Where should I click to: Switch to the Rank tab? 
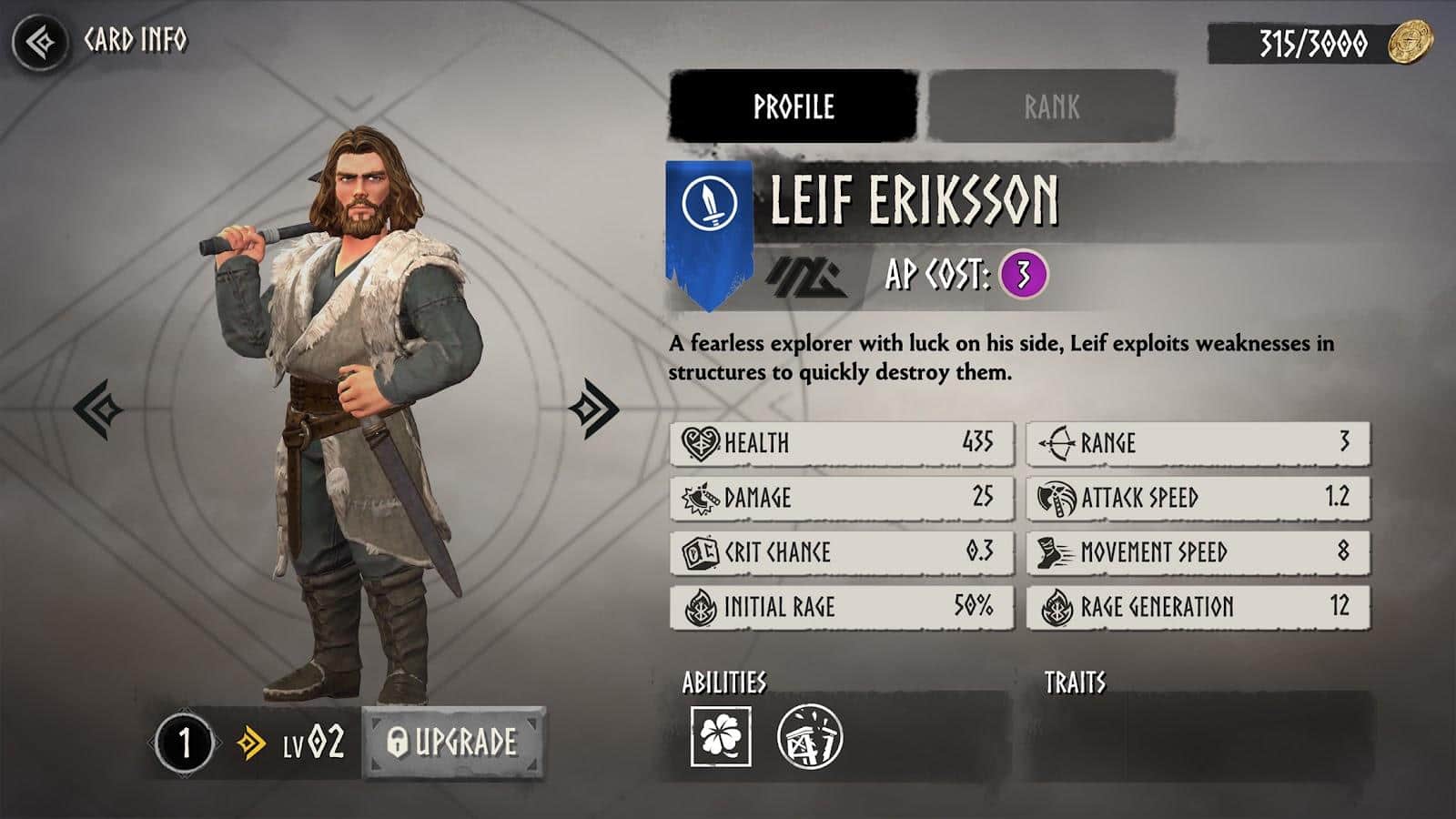coord(1051,106)
